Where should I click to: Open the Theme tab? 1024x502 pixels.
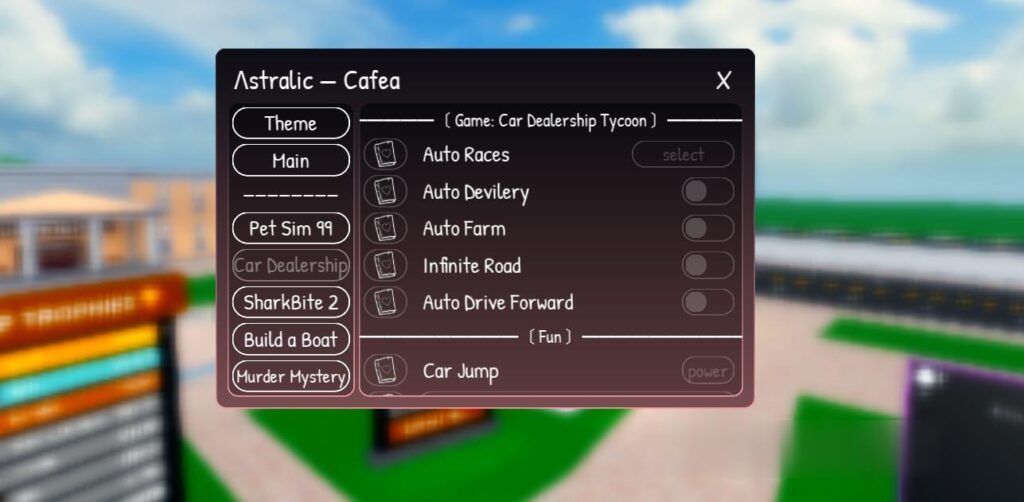tap(291, 124)
